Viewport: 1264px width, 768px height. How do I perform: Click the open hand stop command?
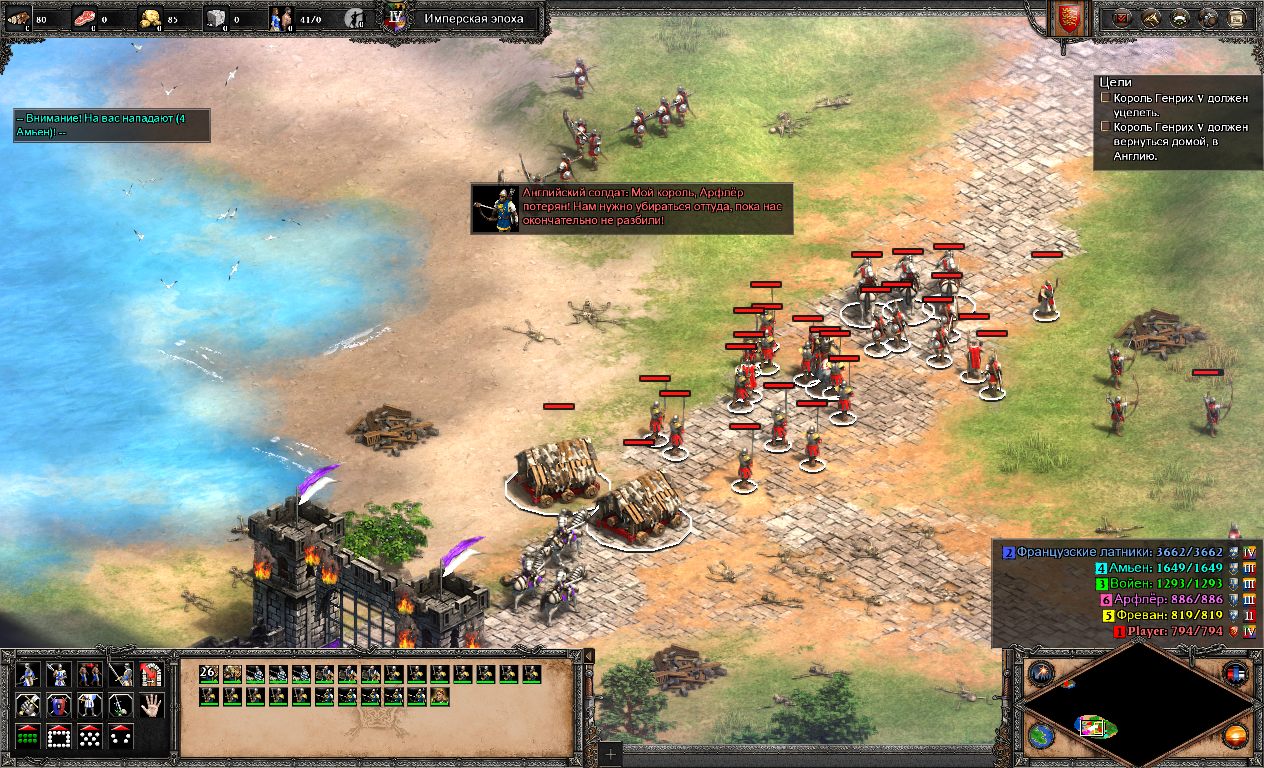click(x=152, y=705)
